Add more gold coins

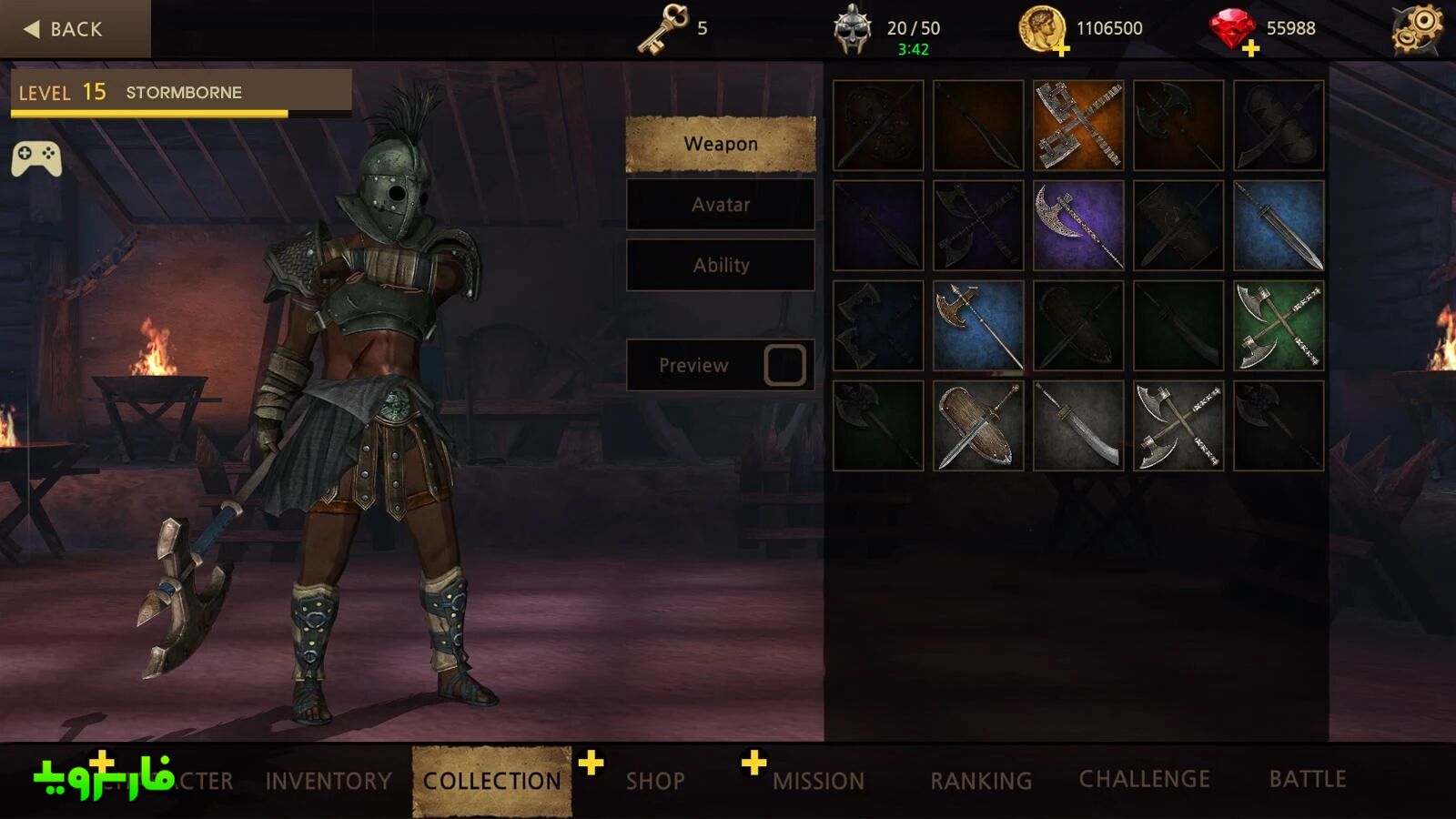point(1061,49)
